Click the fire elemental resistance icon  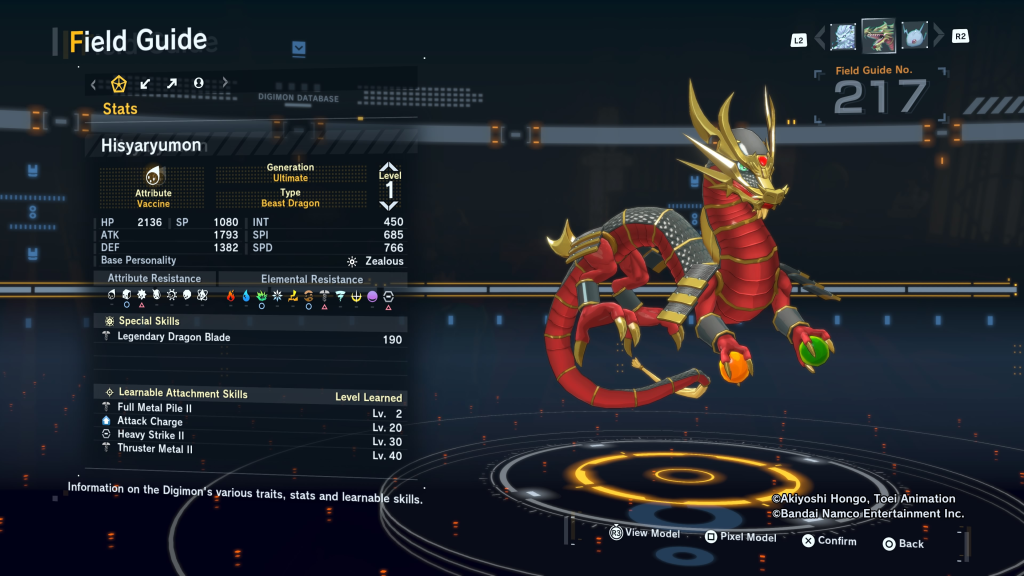coord(230,296)
